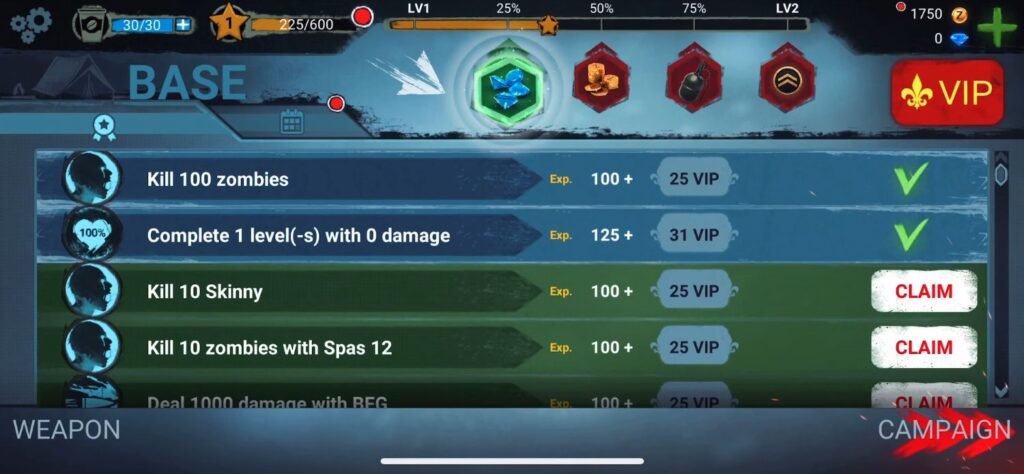The height and width of the screenshot is (474, 1024).
Task: Open the VIP shop
Action: tap(947, 93)
